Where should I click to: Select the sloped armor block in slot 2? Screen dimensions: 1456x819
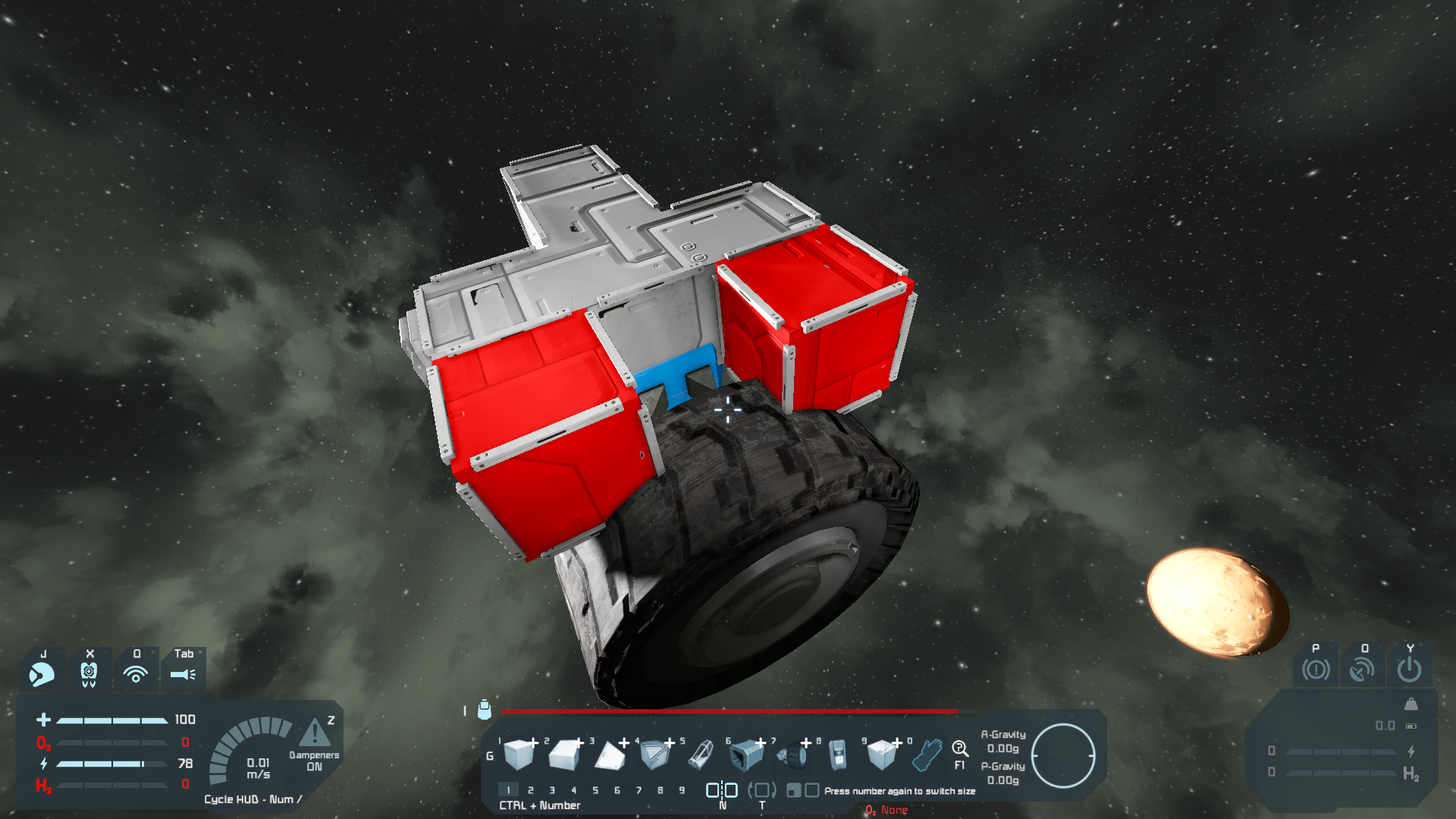coord(564,754)
